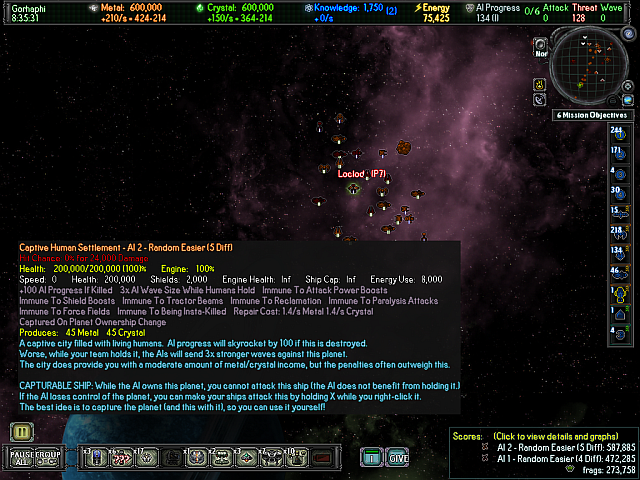The width and height of the screenshot is (640, 480).
Task: Click the satellite dish icon near minimap
Action: click(540, 99)
